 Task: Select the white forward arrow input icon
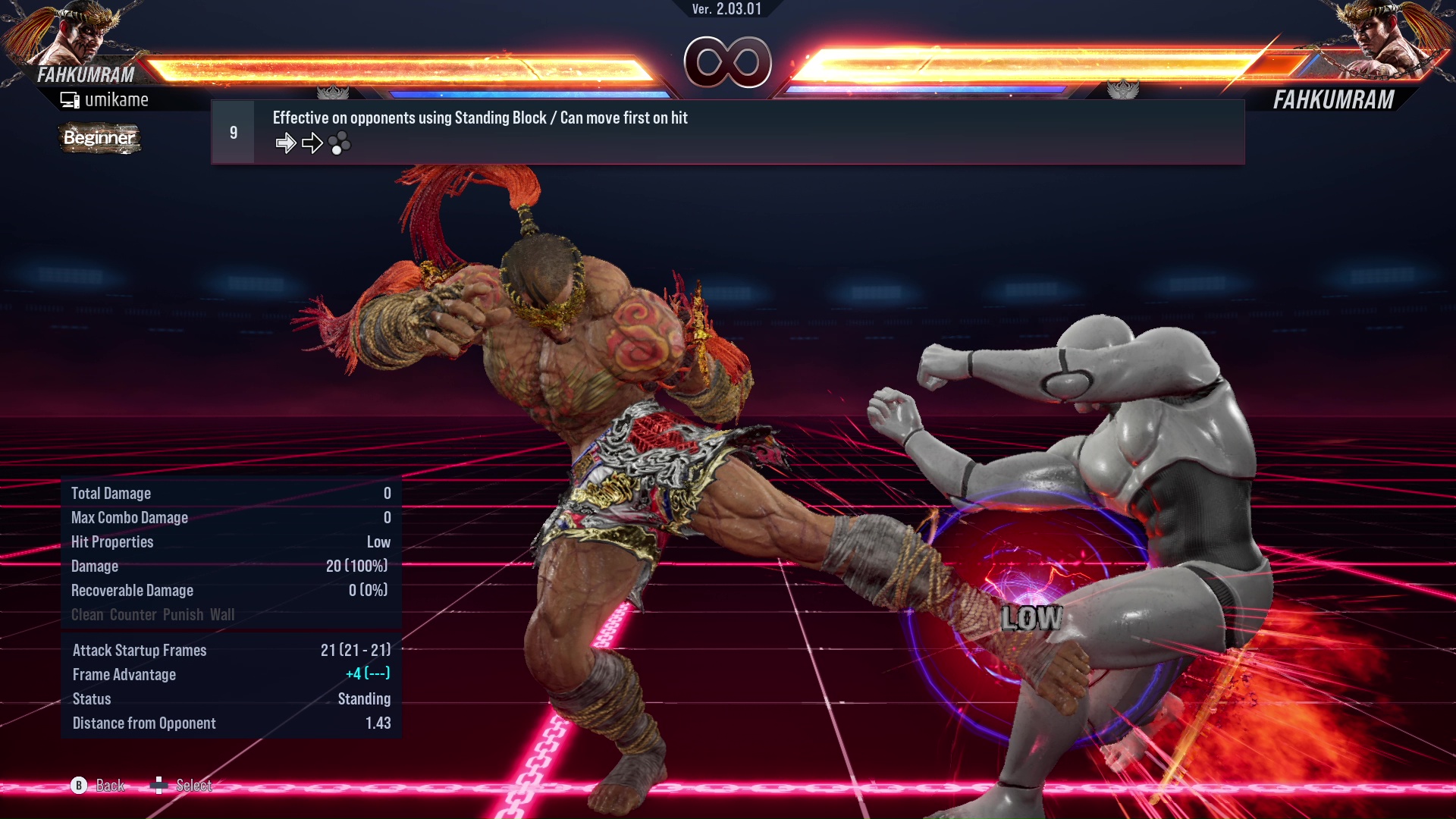coord(286,143)
